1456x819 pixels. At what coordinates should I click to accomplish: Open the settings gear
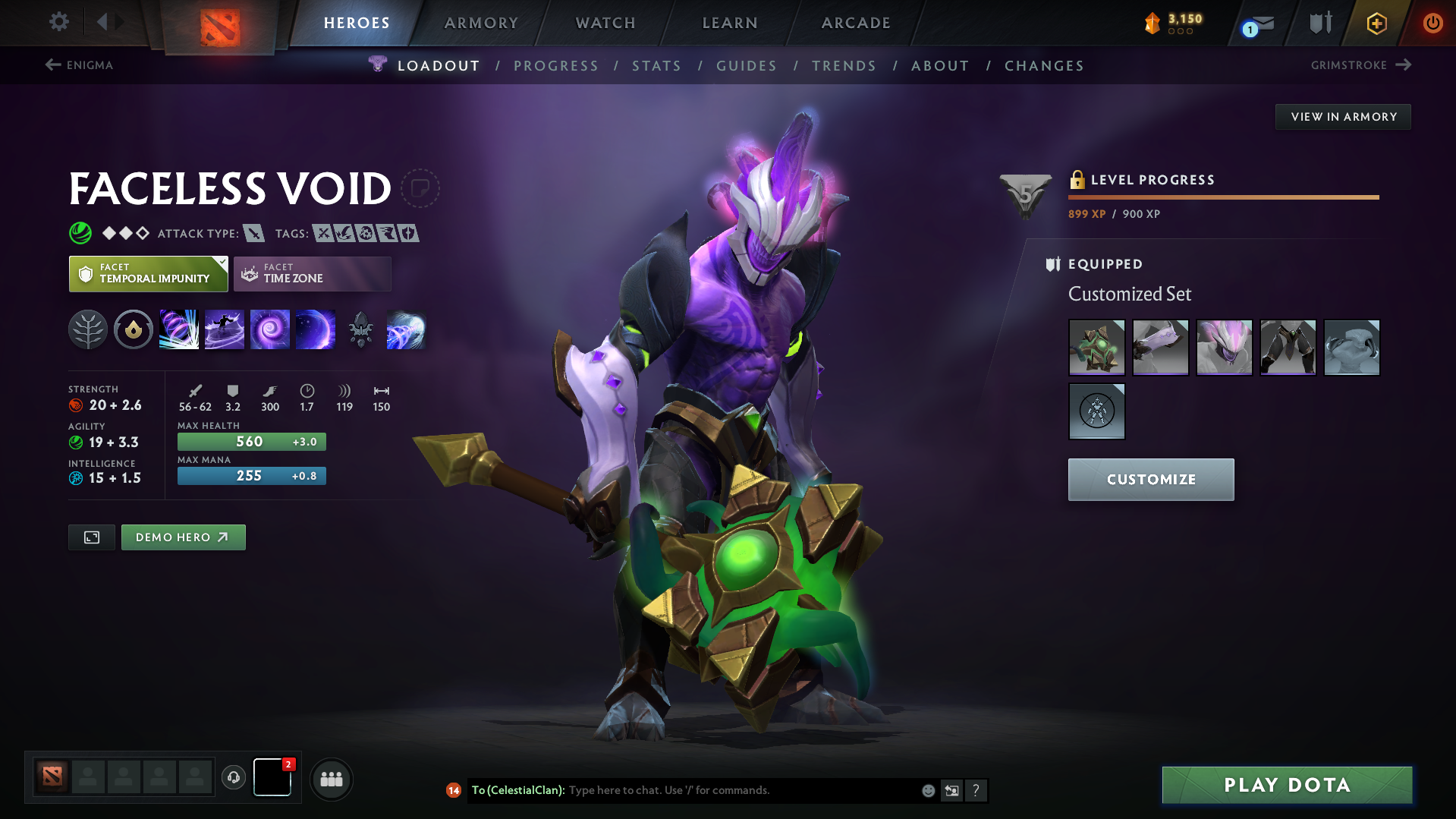tap(58, 22)
